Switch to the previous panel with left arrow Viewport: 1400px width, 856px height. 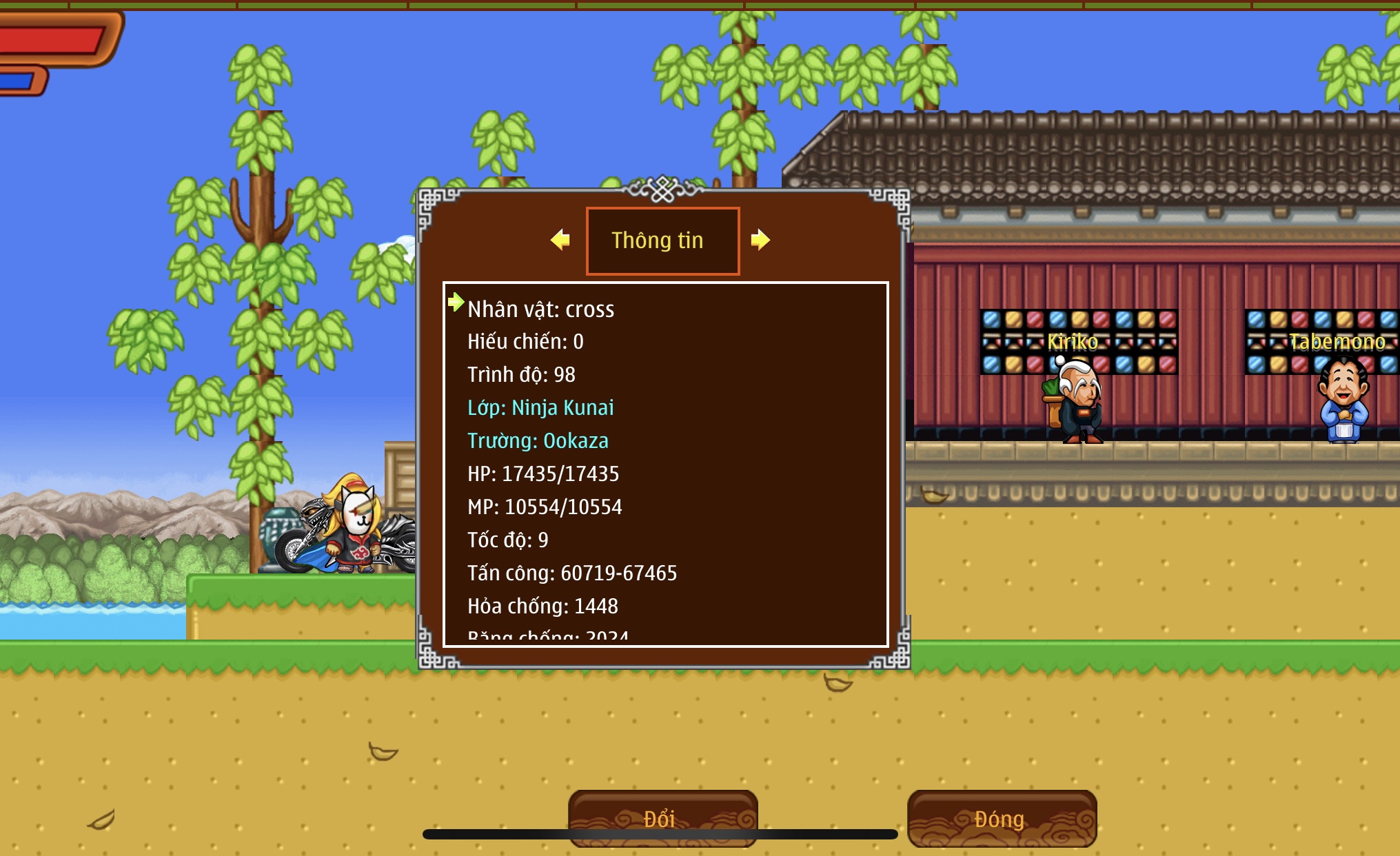[x=560, y=240]
